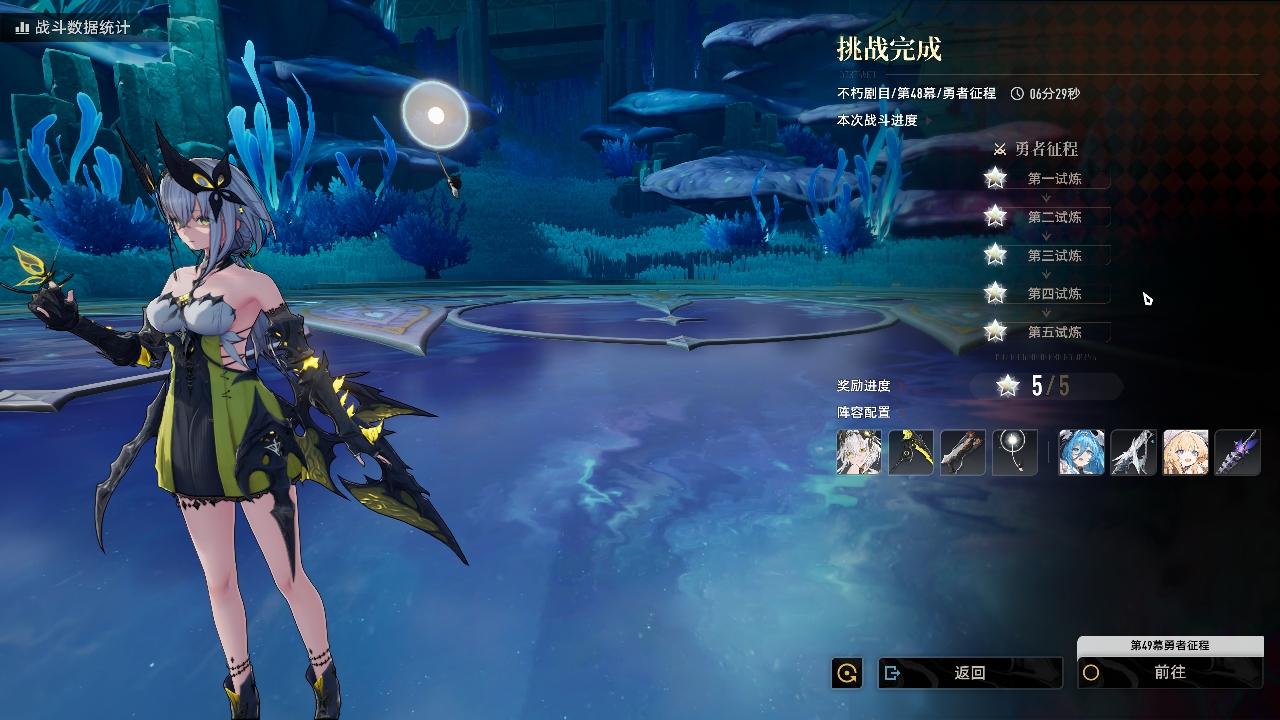
Task: Select the blue-haired character portrait
Action: [x=1082, y=452]
